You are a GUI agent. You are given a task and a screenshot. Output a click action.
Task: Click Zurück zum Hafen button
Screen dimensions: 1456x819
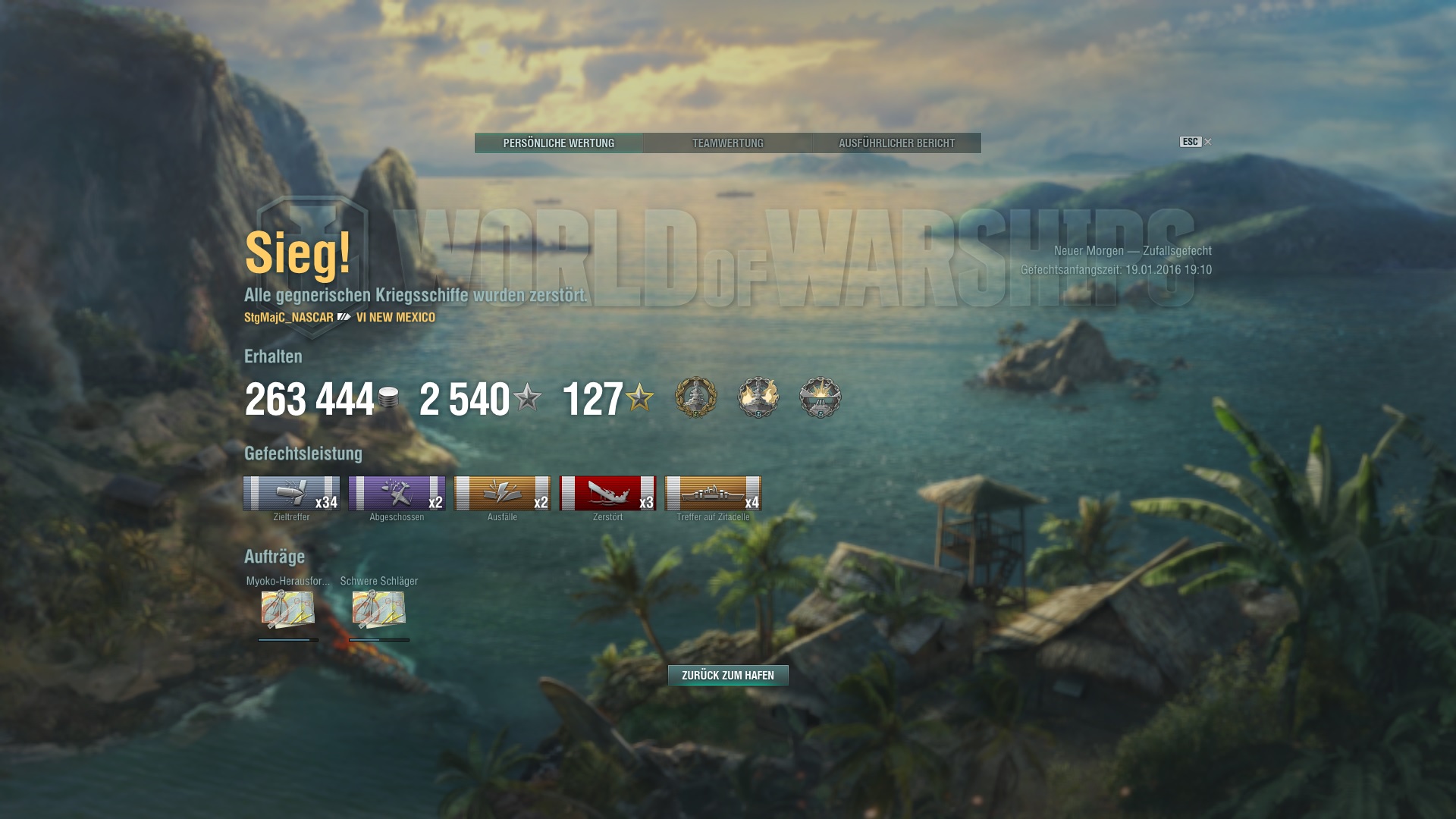point(727,675)
